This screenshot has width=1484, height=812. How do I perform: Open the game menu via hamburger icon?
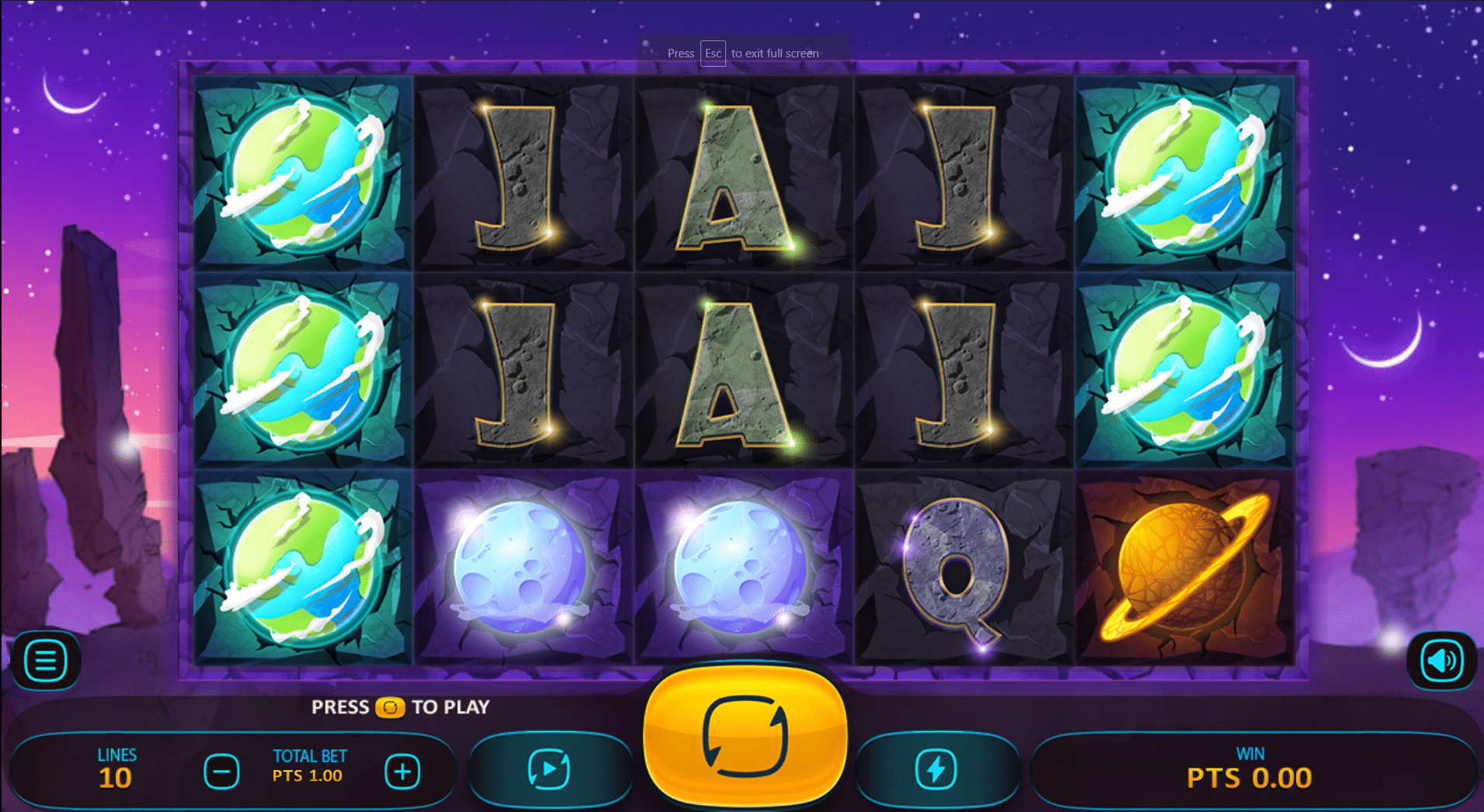pos(44,660)
